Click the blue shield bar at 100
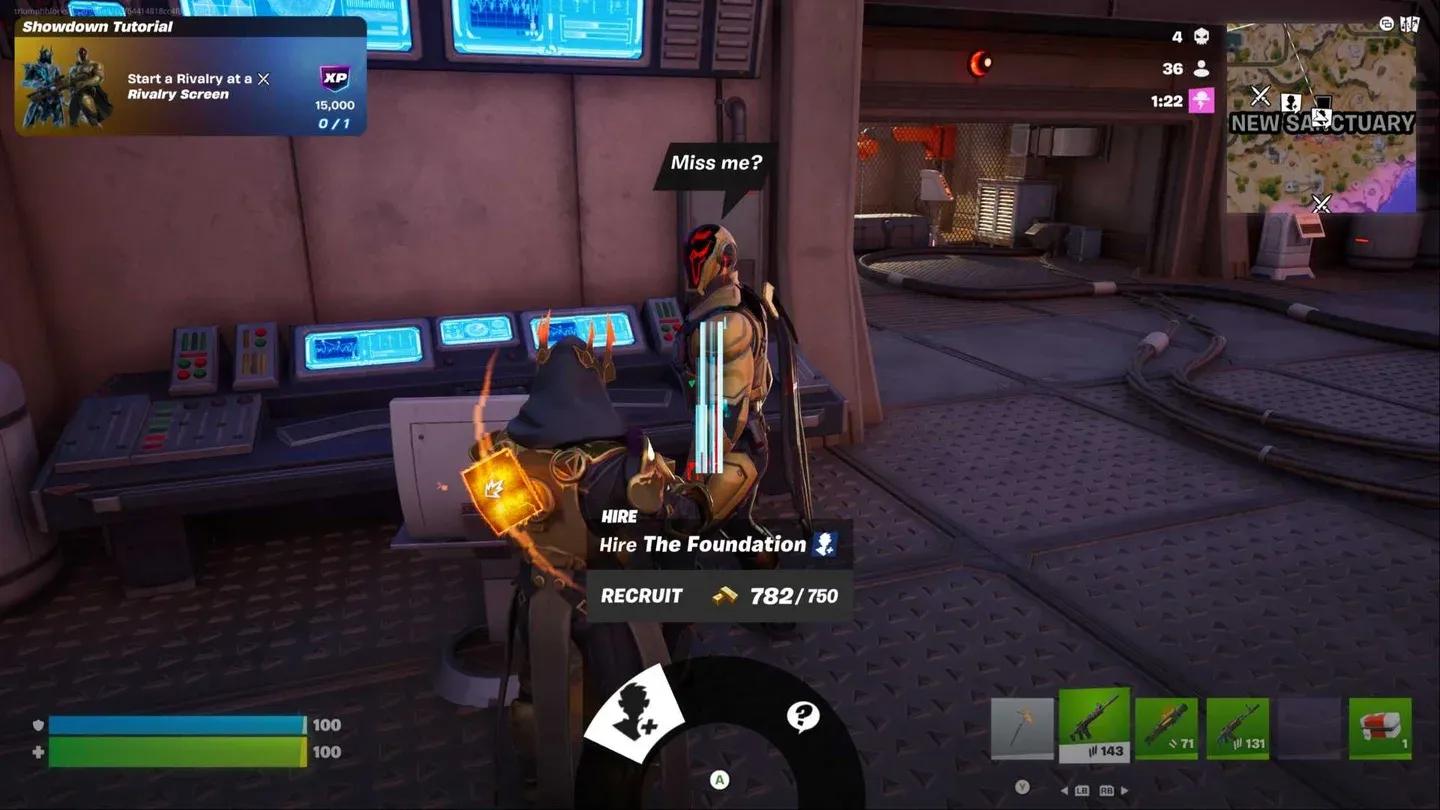 (175, 724)
